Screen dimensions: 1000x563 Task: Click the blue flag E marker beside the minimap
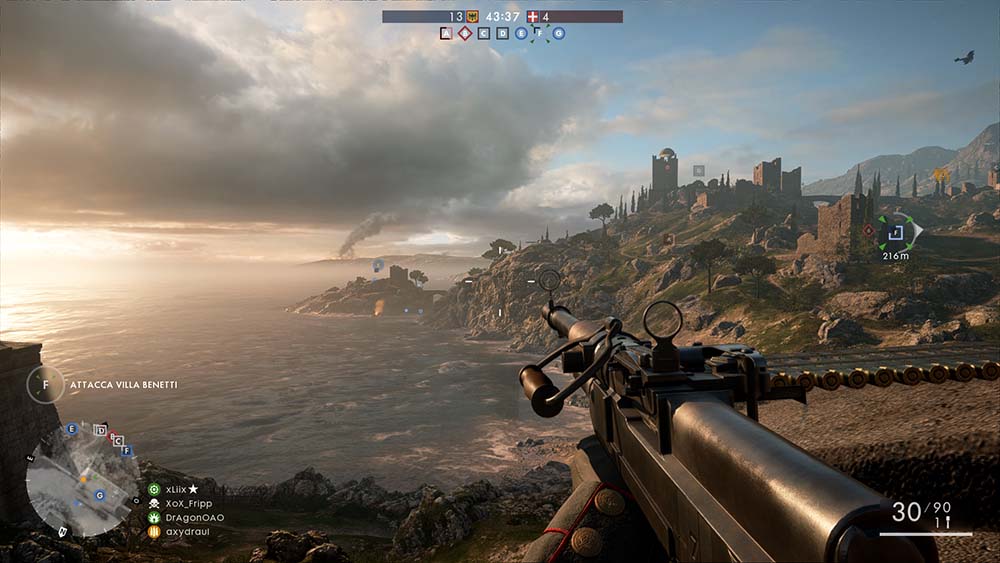point(71,429)
